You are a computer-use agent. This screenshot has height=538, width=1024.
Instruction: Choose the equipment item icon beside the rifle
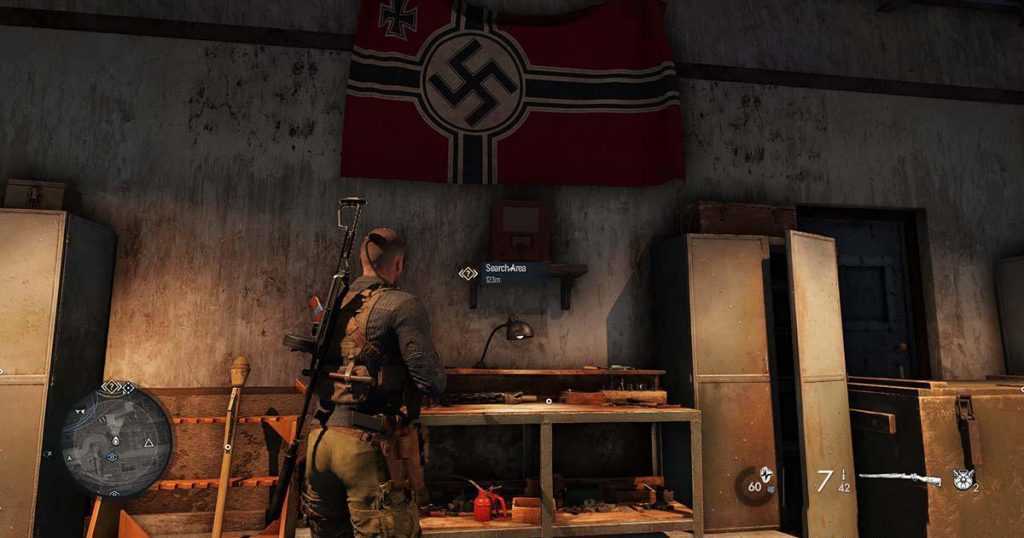click(963, 479)
